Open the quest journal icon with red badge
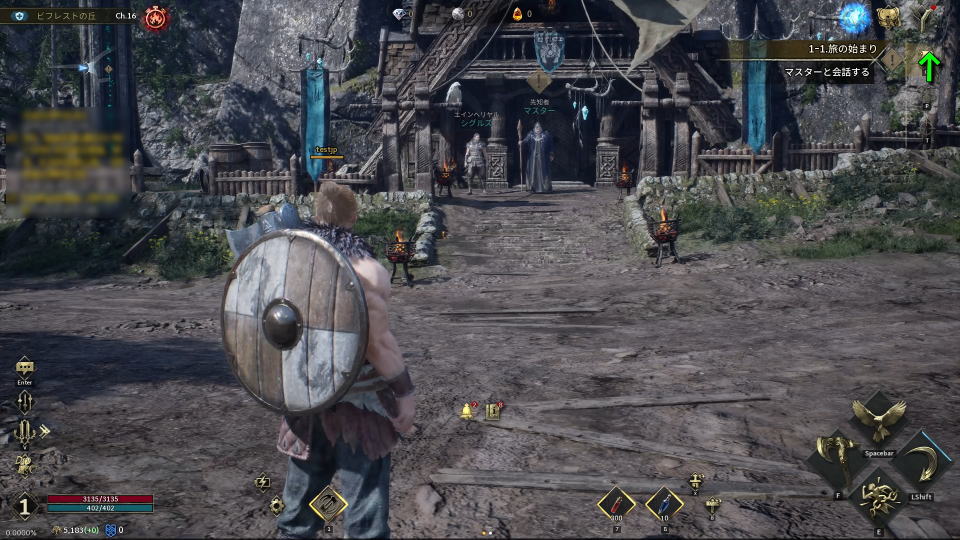Viewport: 960px width, 540px height. pyautogui.click(x=493, y=410)
